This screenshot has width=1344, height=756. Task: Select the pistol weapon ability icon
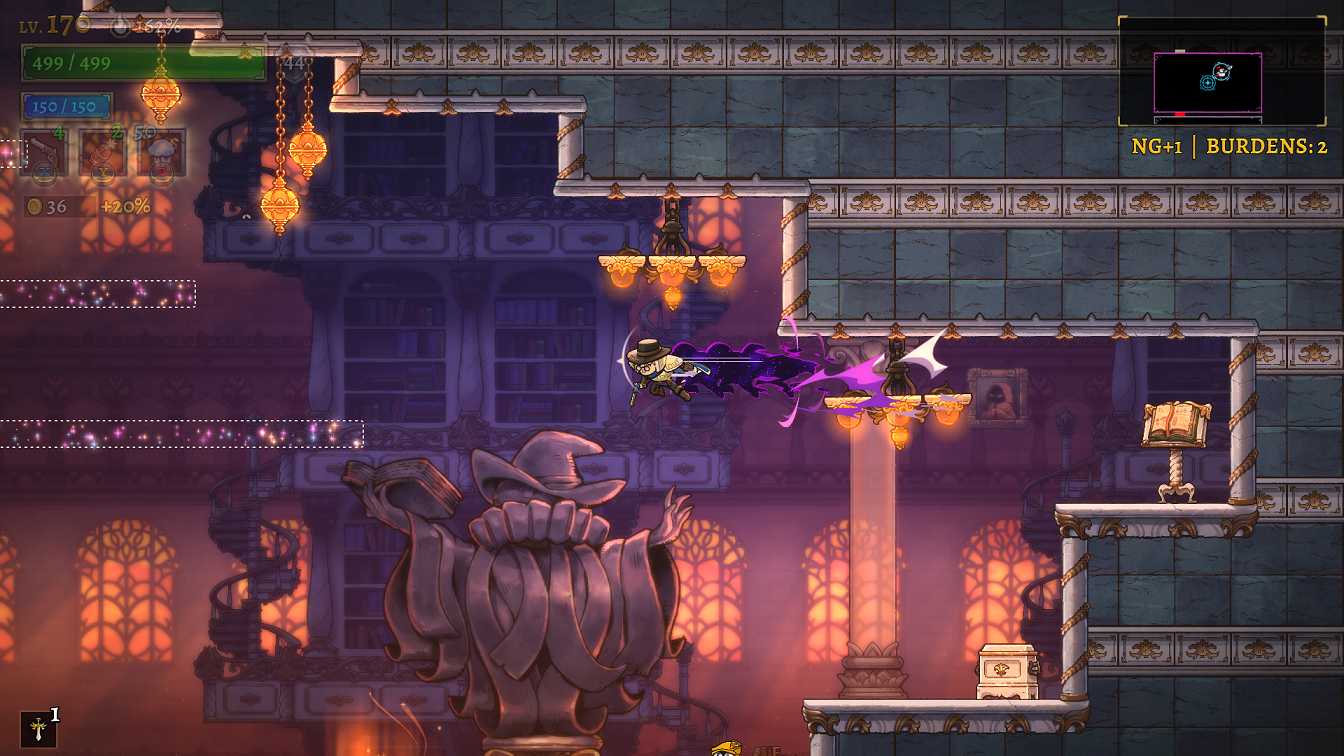click(45, 152)
